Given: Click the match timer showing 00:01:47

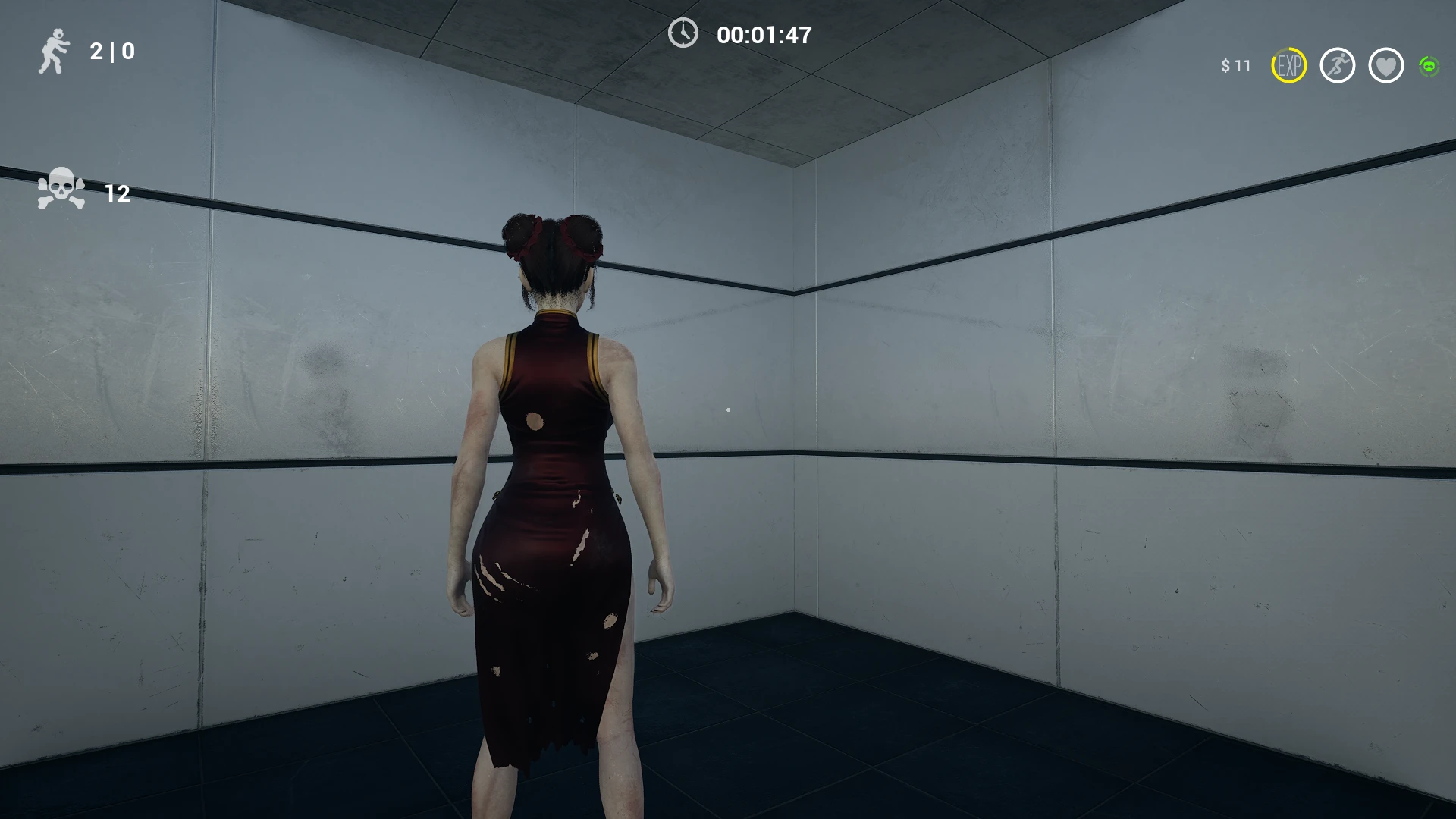Looking at the screenshot, I should point(762,33).
